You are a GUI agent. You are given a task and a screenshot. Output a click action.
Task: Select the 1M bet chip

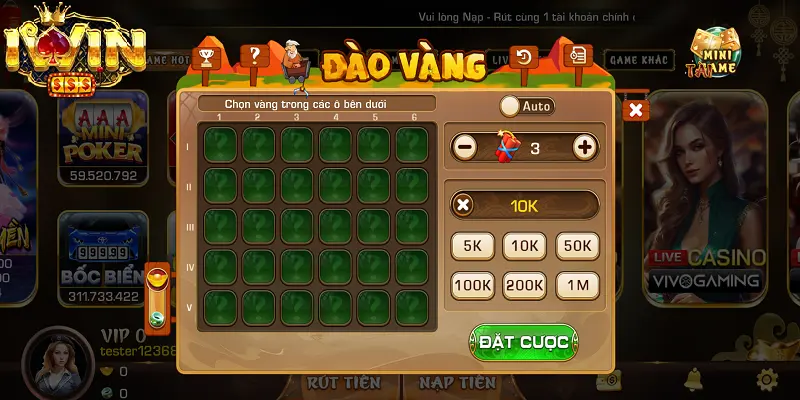point(576,286)
